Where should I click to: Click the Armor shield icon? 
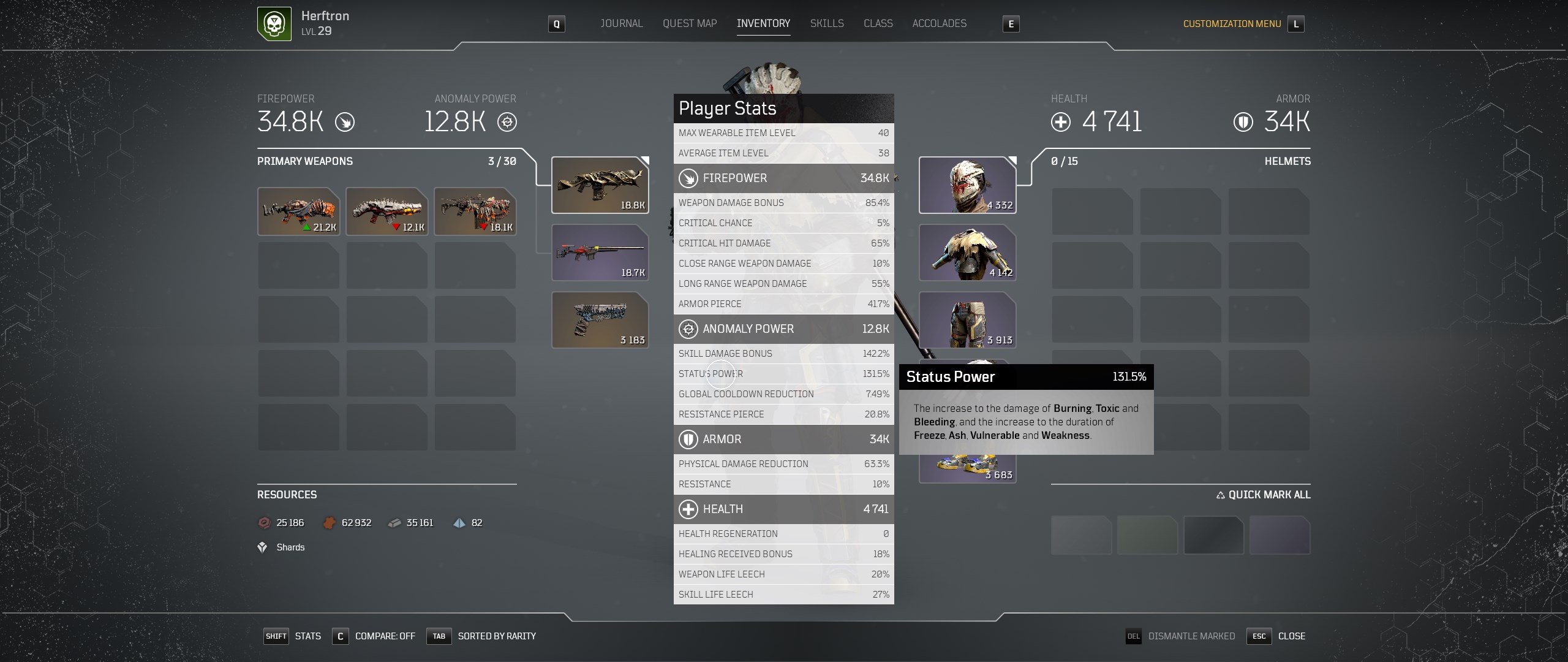point(1243,122)
